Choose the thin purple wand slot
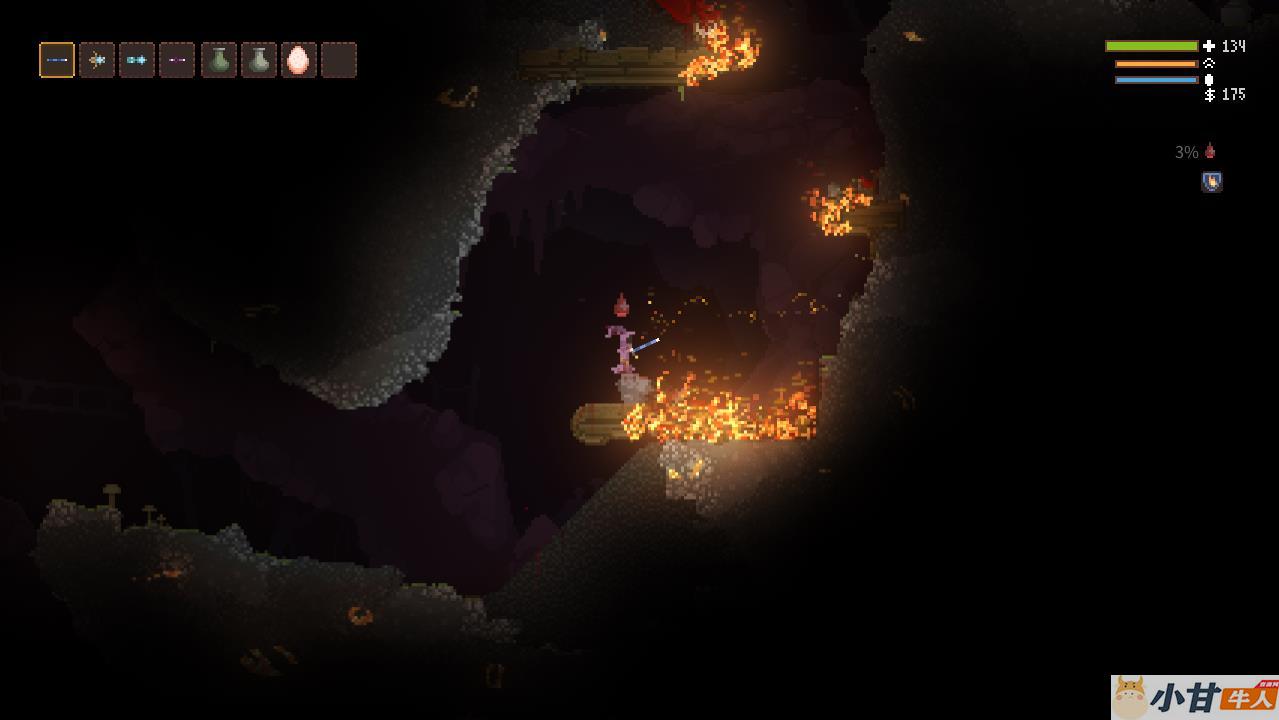Screen dimensions: 1279x720 coord(177,60)
